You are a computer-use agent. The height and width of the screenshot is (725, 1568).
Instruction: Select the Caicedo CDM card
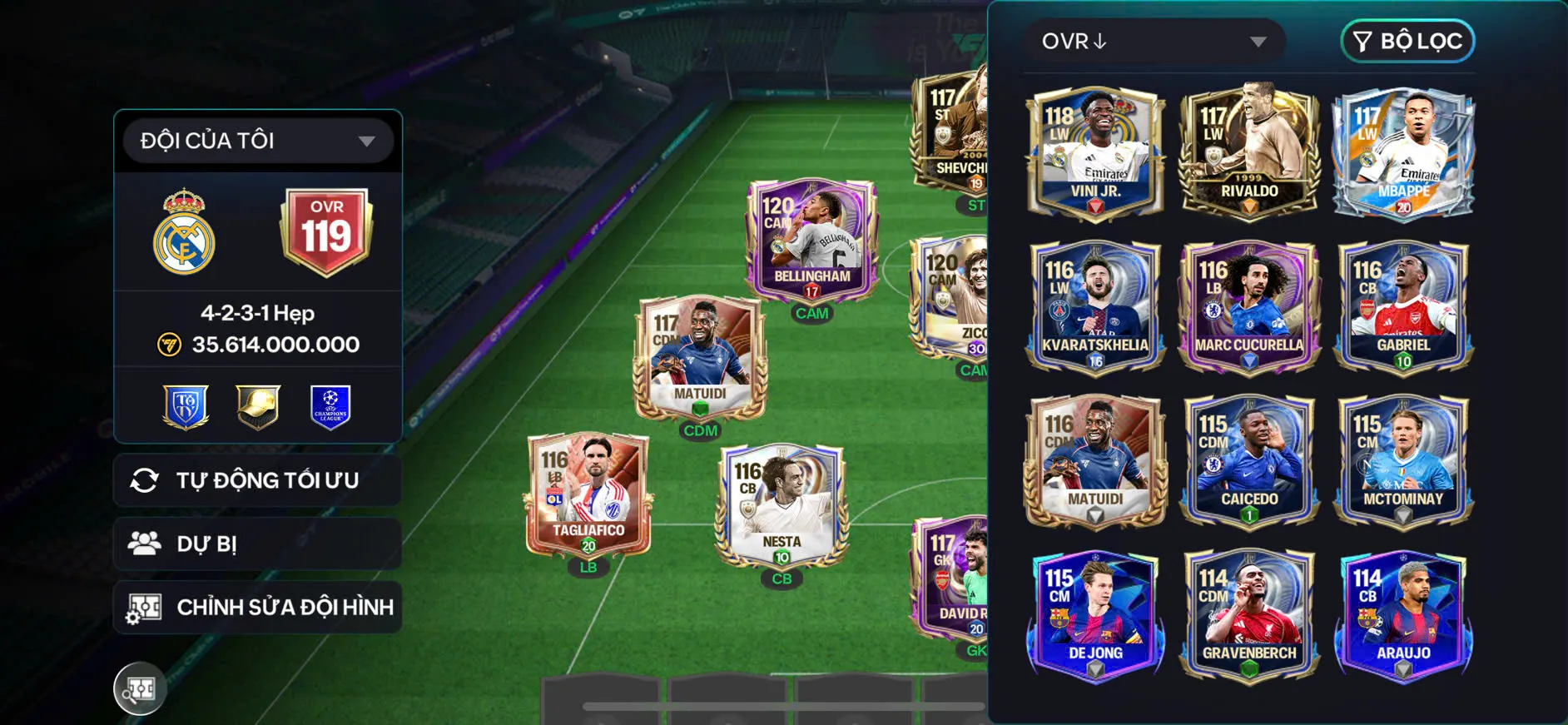tap(1248, 460)
